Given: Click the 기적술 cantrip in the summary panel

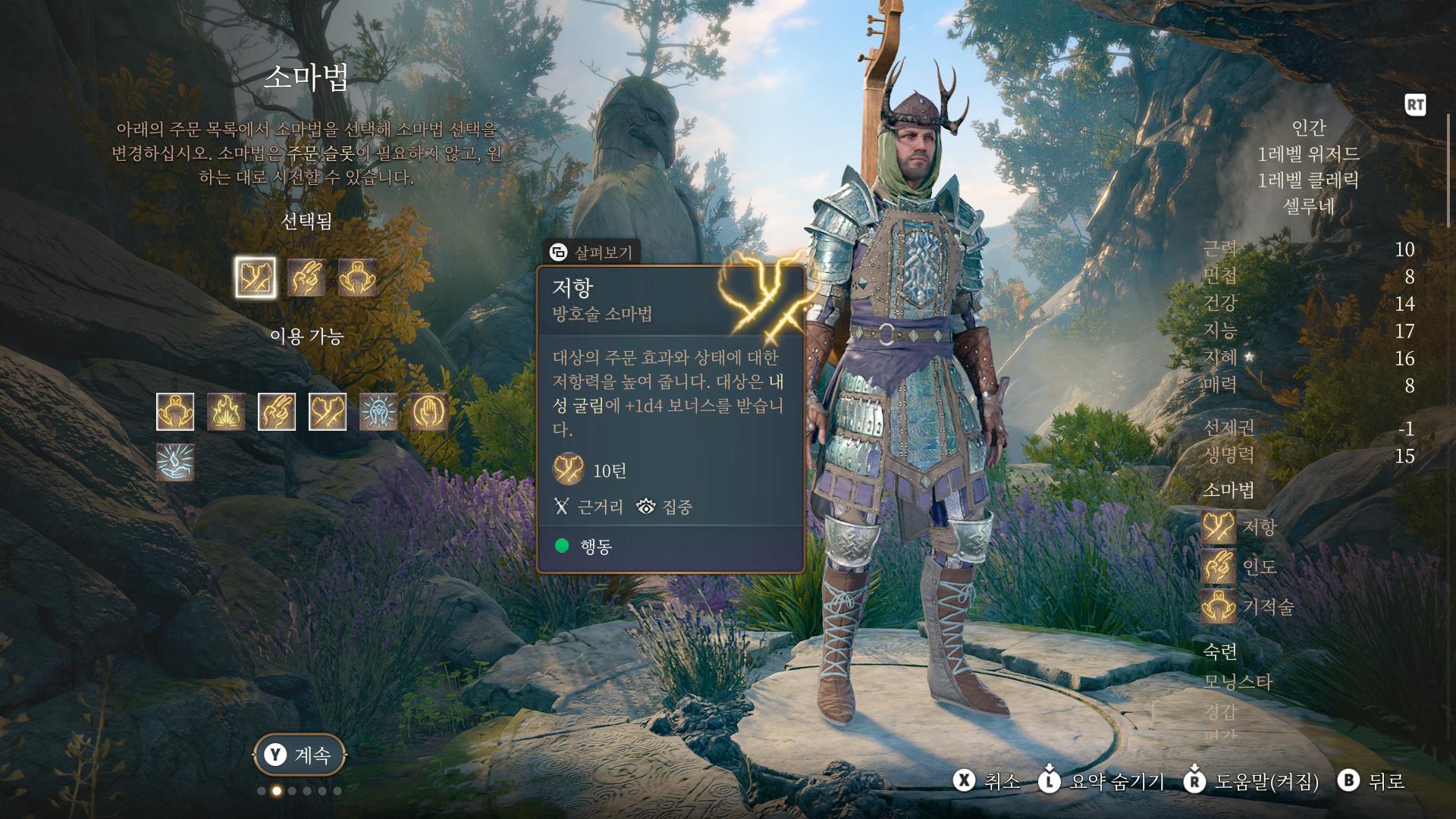Looking at the screenshot, I should 1219,607.
